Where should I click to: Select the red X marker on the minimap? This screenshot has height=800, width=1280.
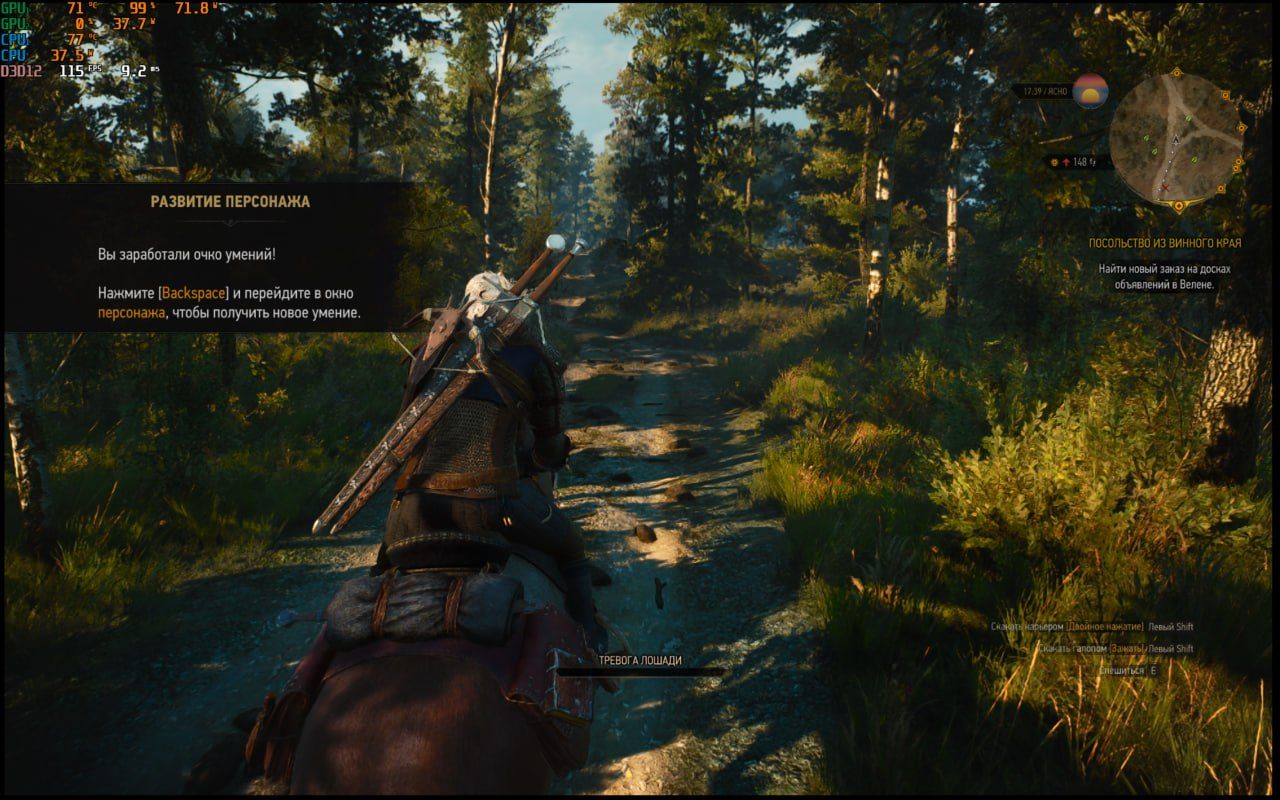(x=1164, y=188)
